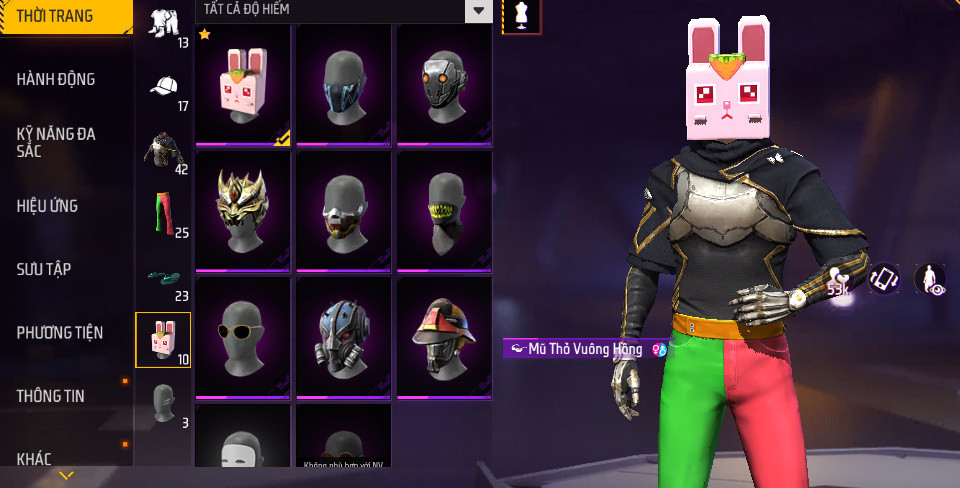Open Kỹ Năng Đa Sắc section
This screenshot has height=488, width=960.
56,142
